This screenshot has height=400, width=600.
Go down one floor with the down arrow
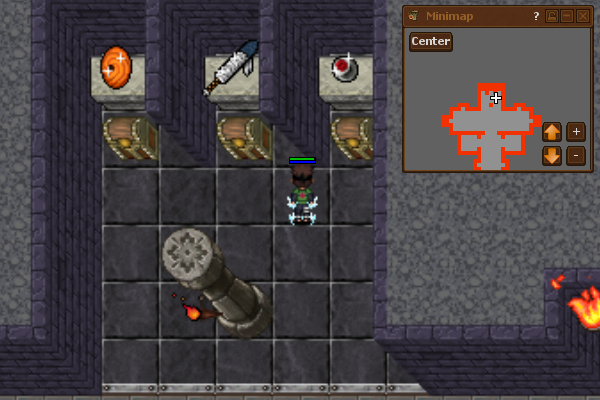(x=551, y=155)
